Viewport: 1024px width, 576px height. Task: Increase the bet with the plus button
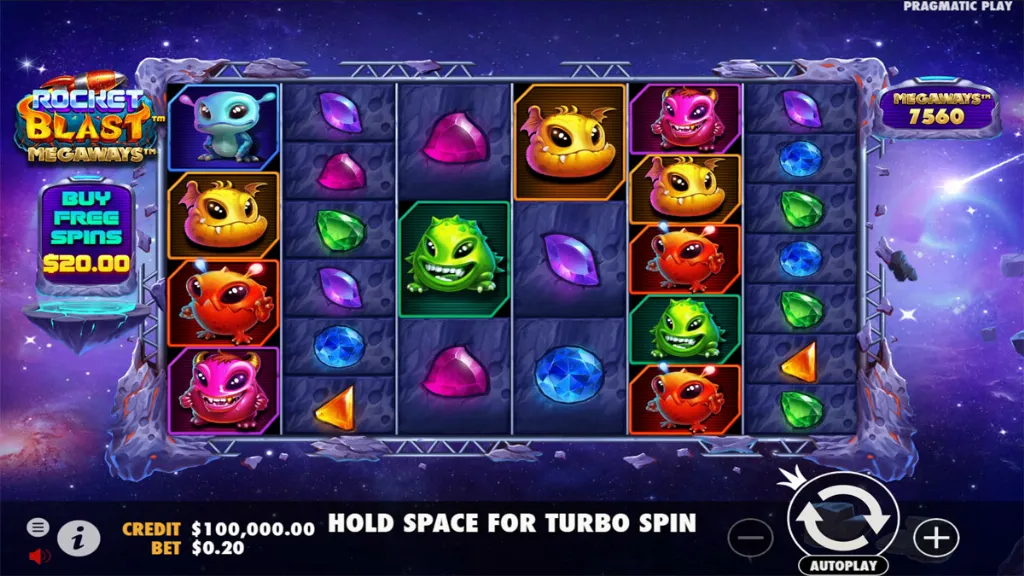click(936, 537)
